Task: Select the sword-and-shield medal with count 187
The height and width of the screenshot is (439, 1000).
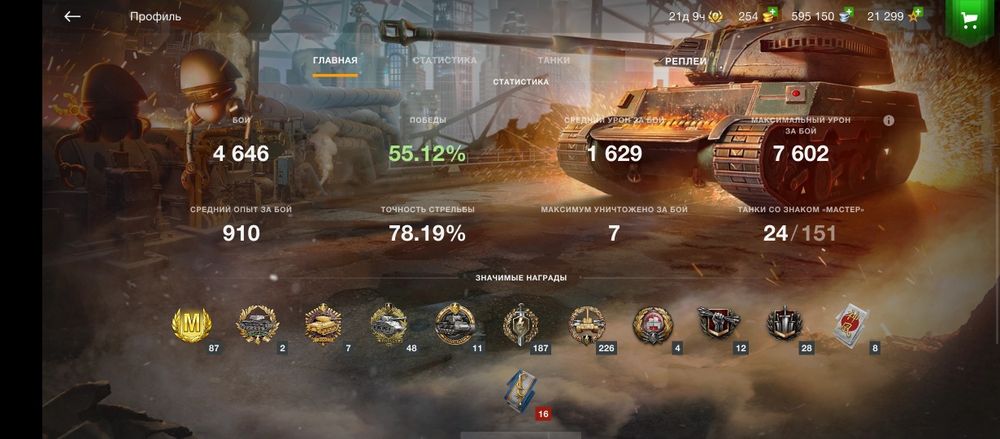Action: point(520,324)
